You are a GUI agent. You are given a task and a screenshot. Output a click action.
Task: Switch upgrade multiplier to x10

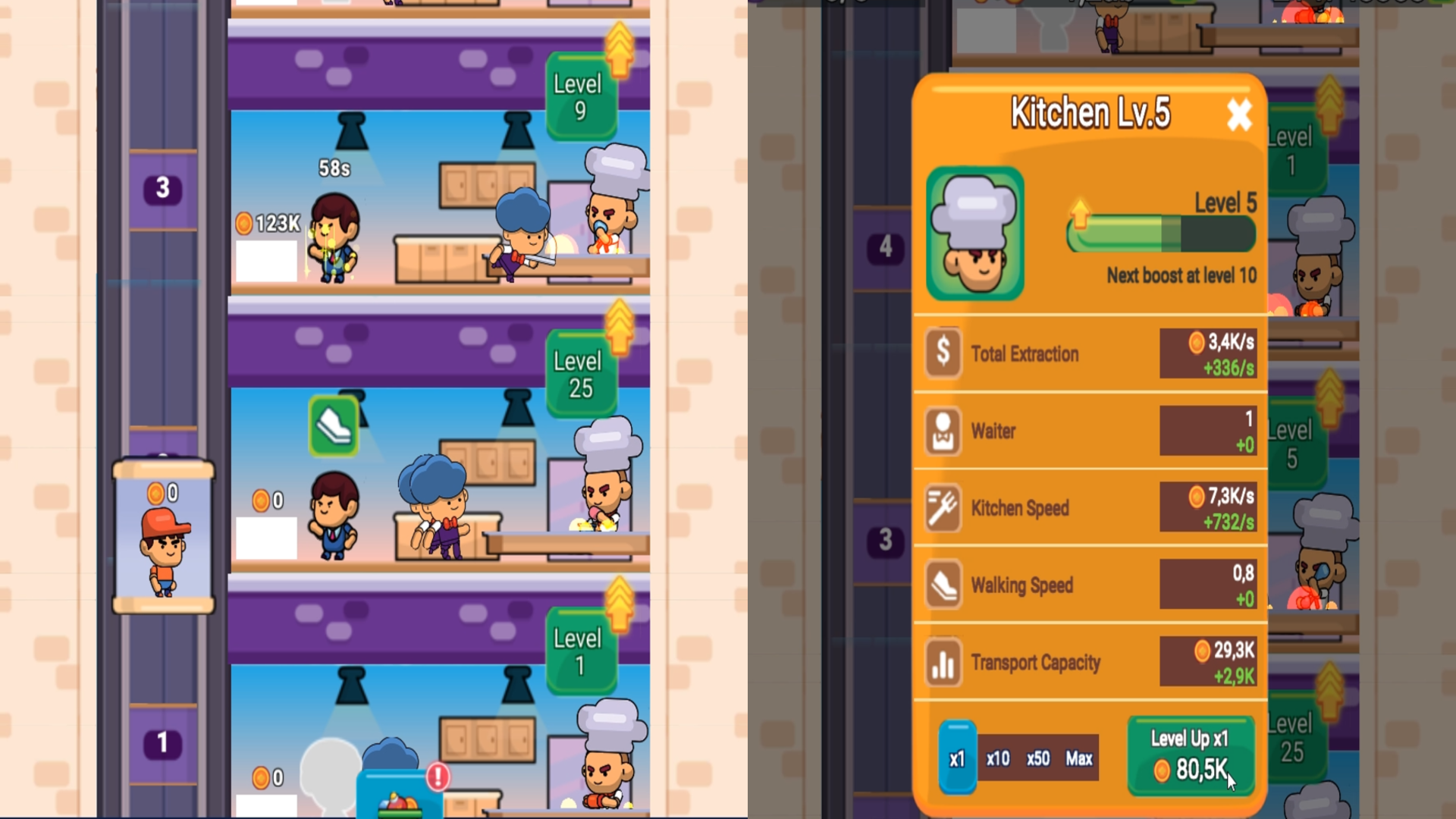click(999, 759)
